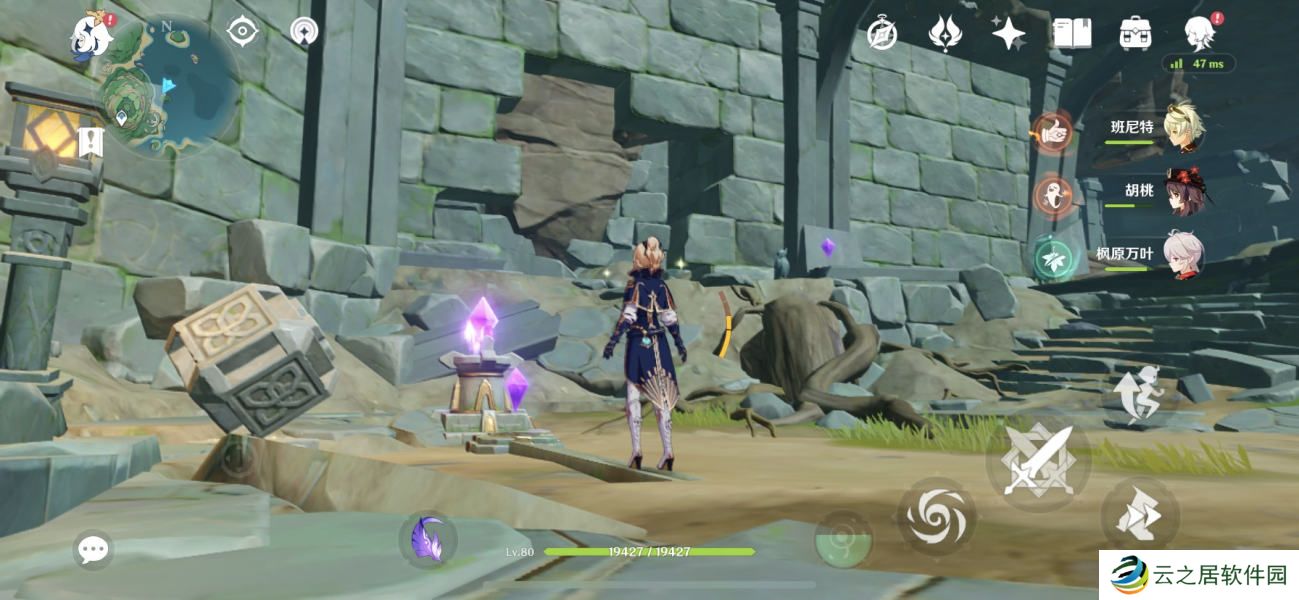Activate the swirl elemental skill
1299x600 pixels.
pos(936,515)
